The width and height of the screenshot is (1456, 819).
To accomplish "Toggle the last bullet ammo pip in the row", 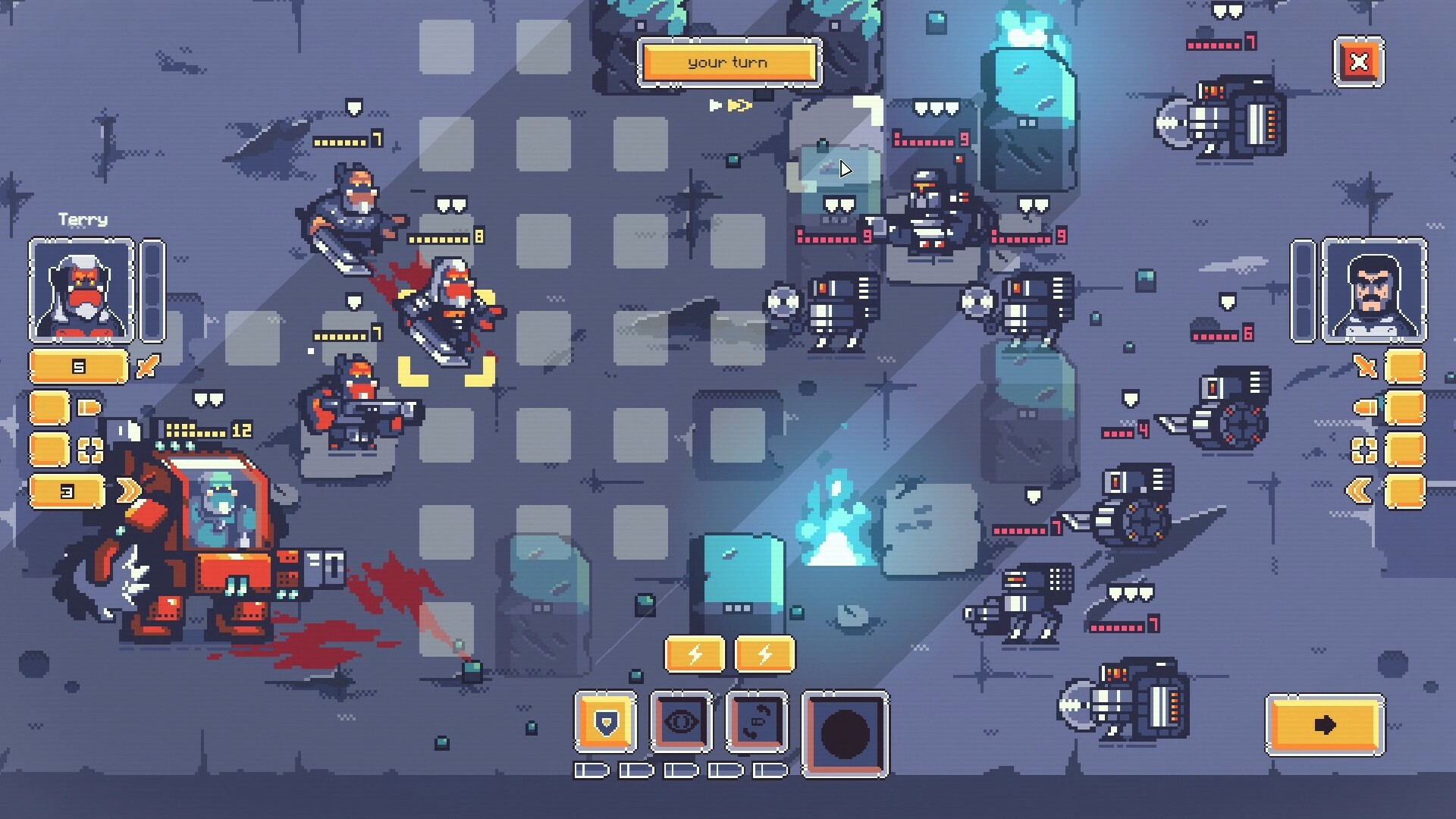I will click(x=767, y=770).
